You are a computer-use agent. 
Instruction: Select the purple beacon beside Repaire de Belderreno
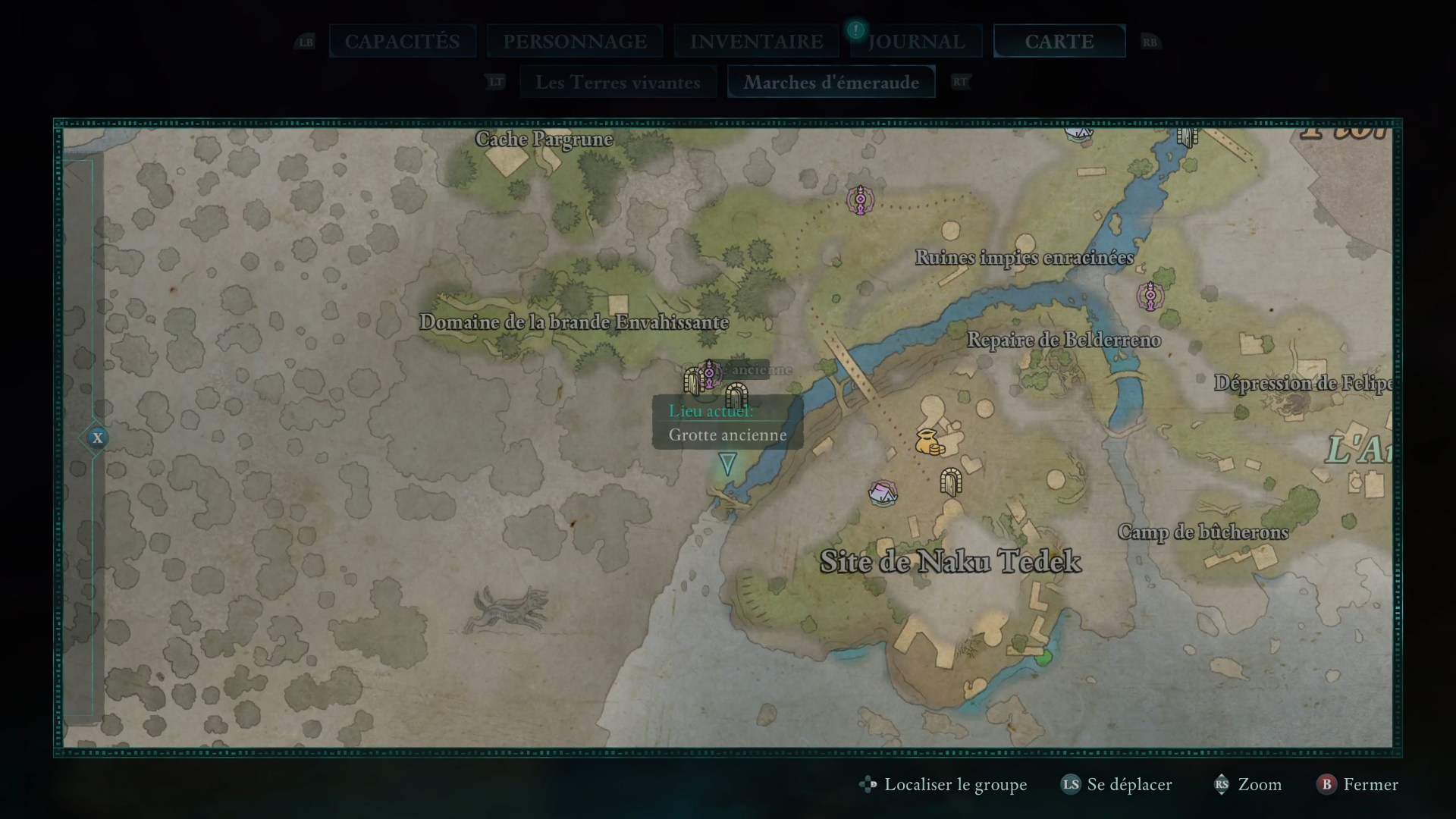coord(1150,296)
